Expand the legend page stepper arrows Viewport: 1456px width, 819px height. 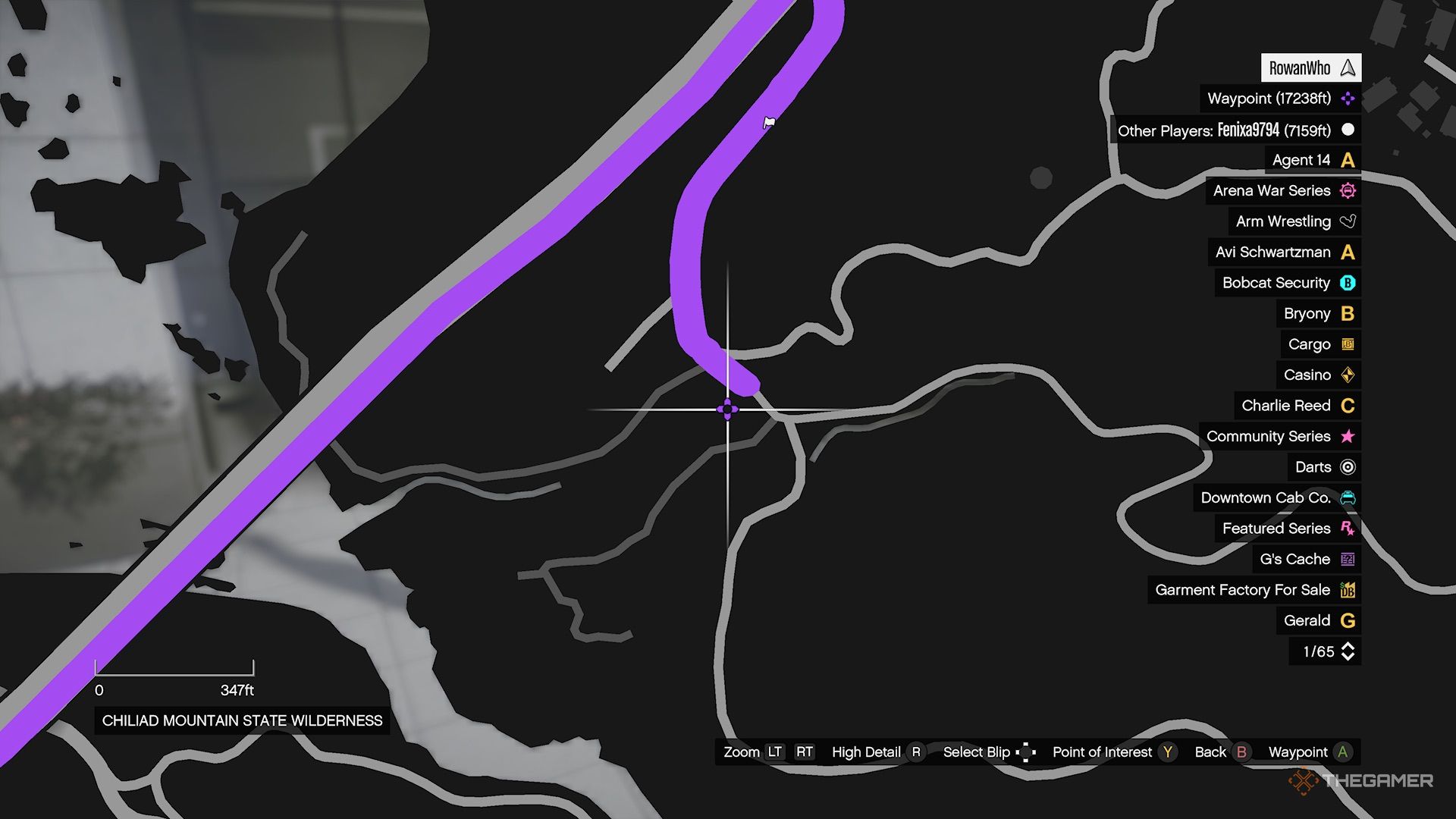point(1349,651)
